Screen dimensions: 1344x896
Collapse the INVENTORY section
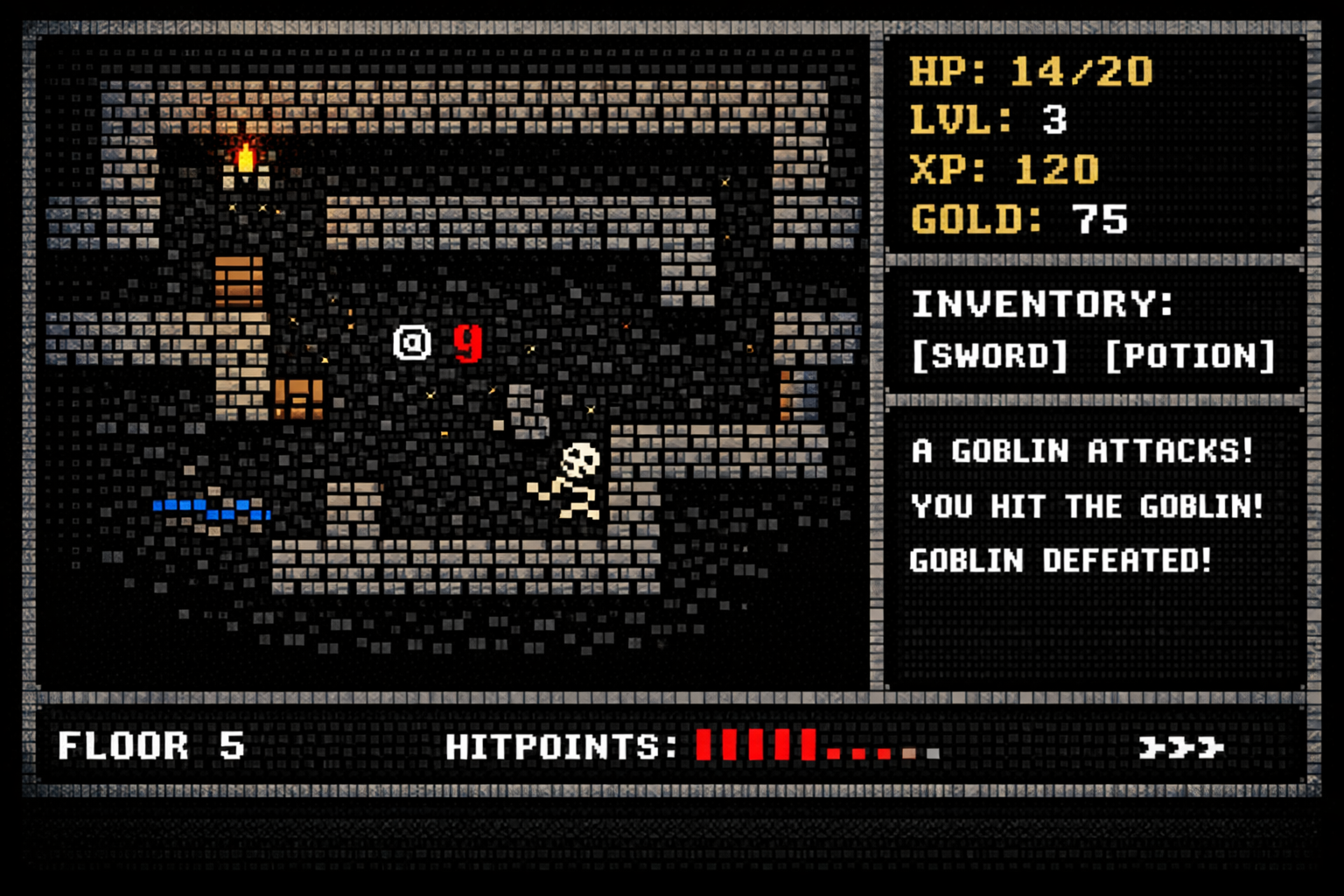(1041, 304)
